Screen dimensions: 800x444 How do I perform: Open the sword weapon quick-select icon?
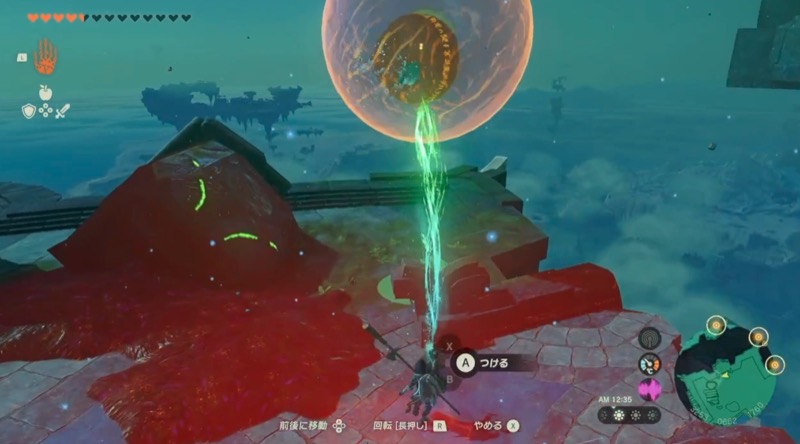tap(62, 110)
